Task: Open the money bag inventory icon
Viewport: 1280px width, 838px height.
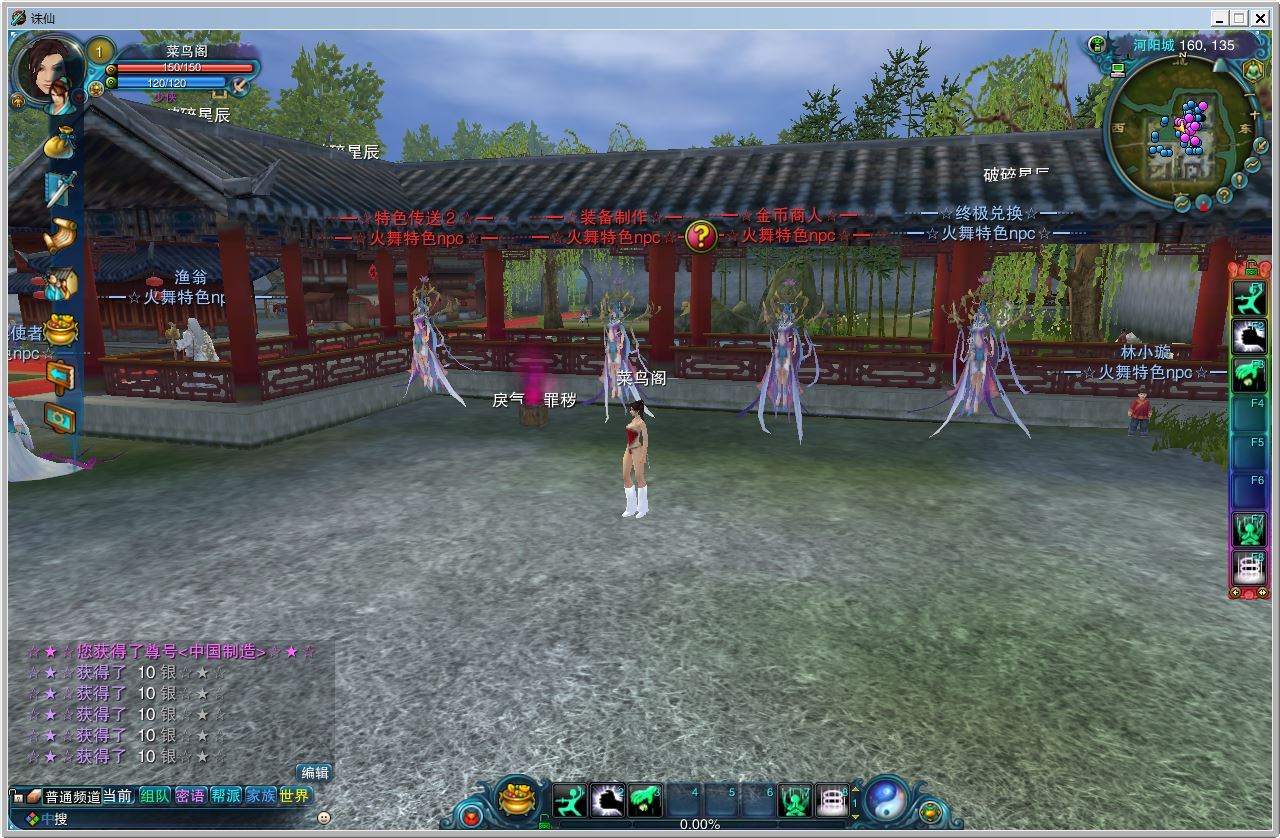Action: pos(62,142)
